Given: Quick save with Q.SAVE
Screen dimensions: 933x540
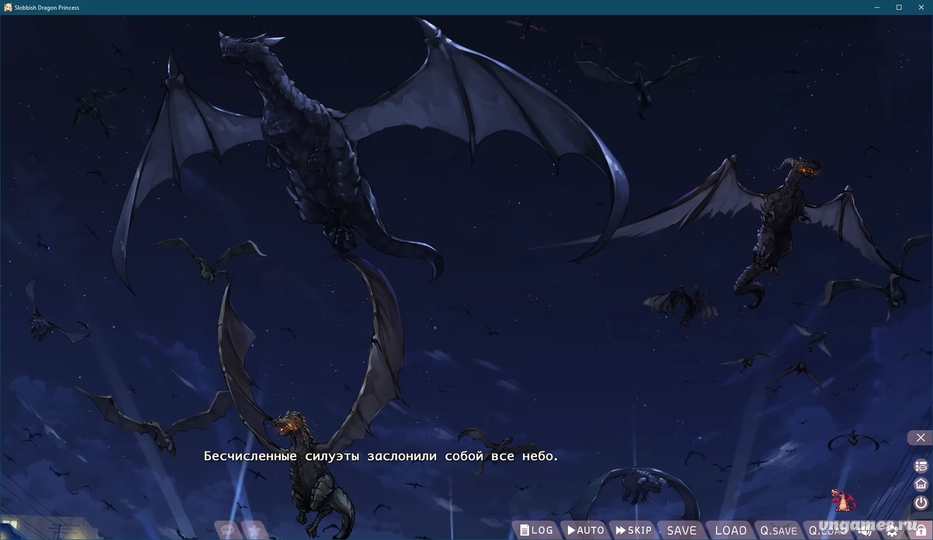Looking at the screenshot, I should tap(778, 530).
